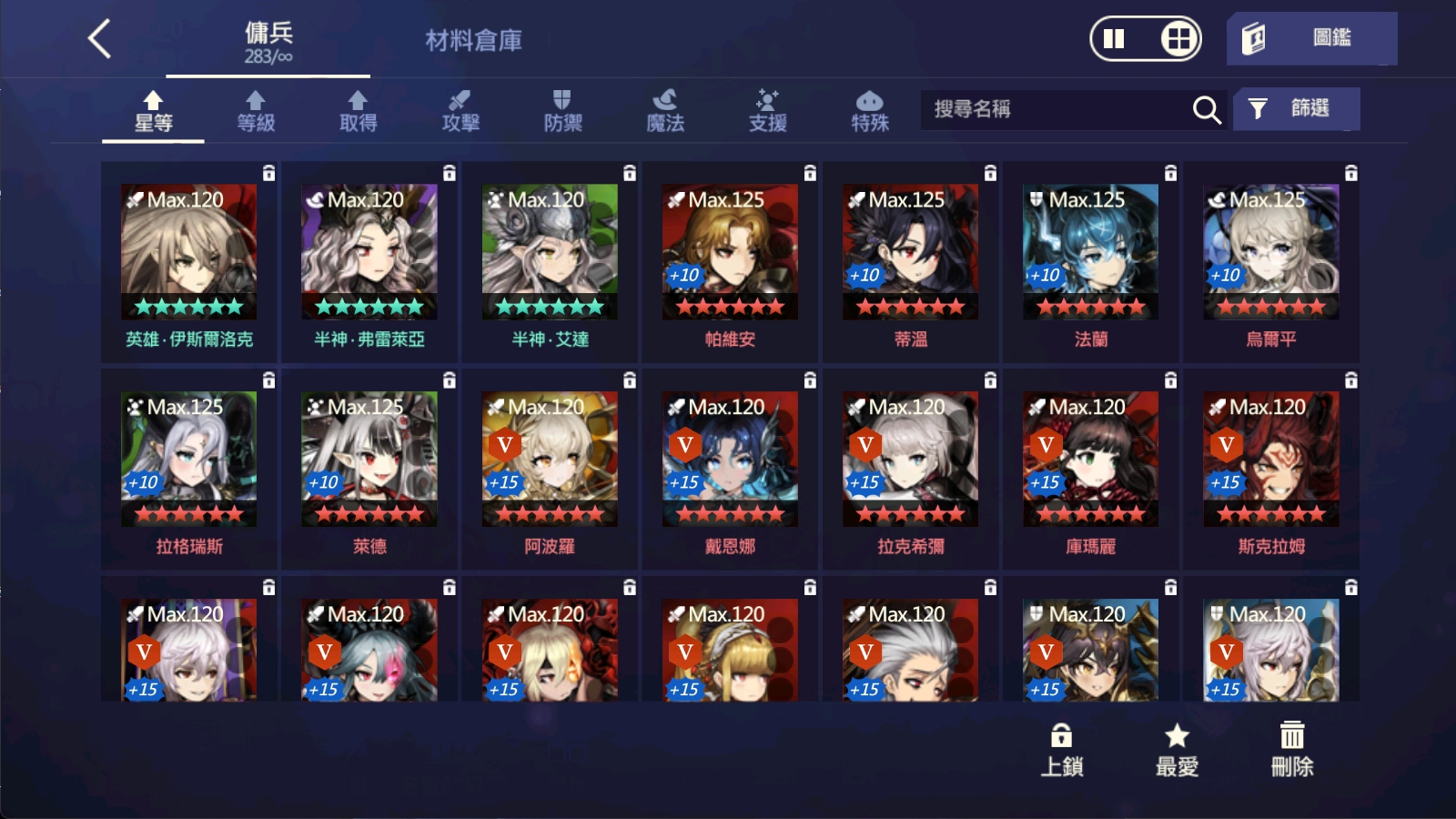Select the 支援 support filter icon
The image size is (1456, 819).
click(769, 109)
